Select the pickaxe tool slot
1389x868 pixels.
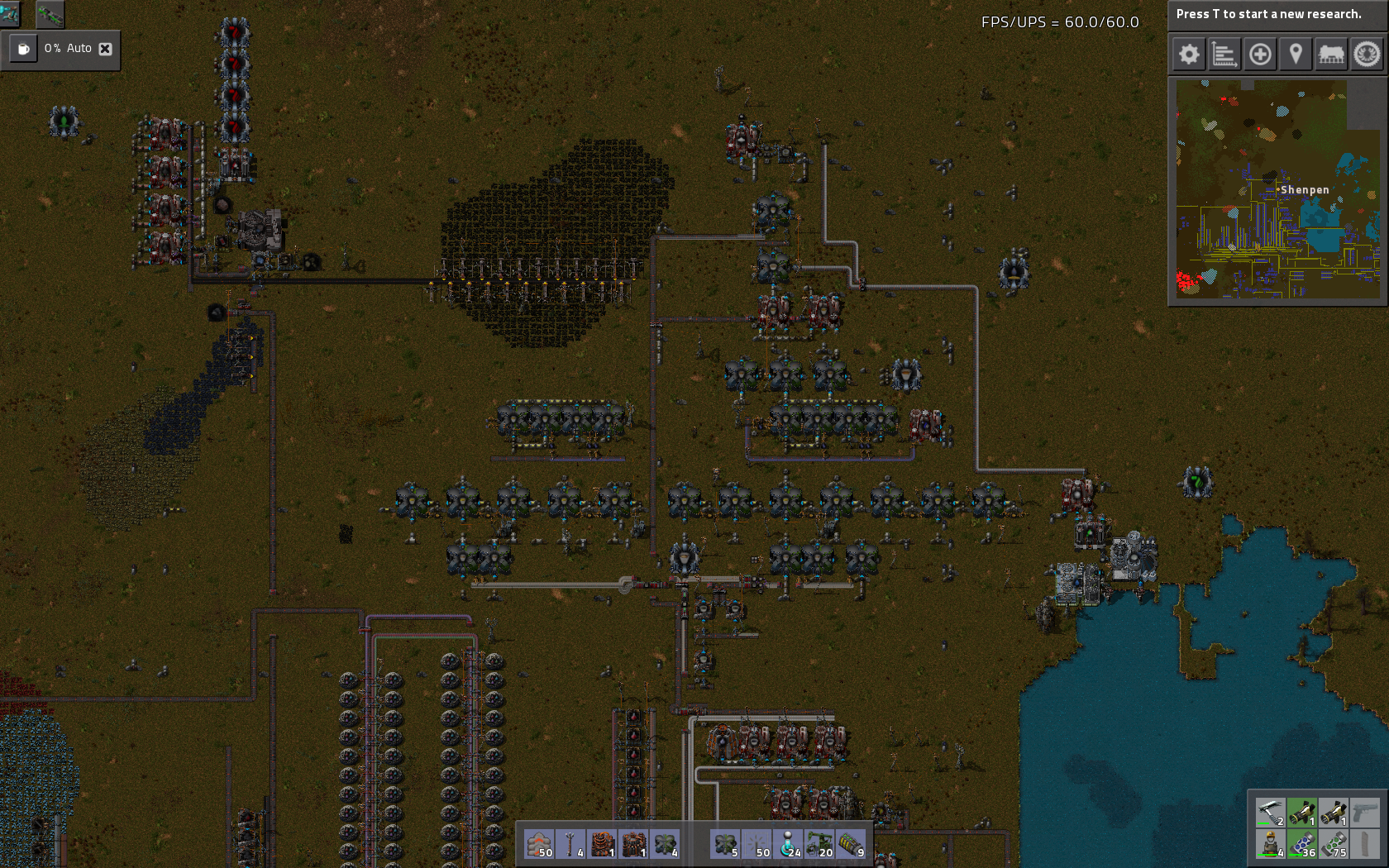(1270, 813)
